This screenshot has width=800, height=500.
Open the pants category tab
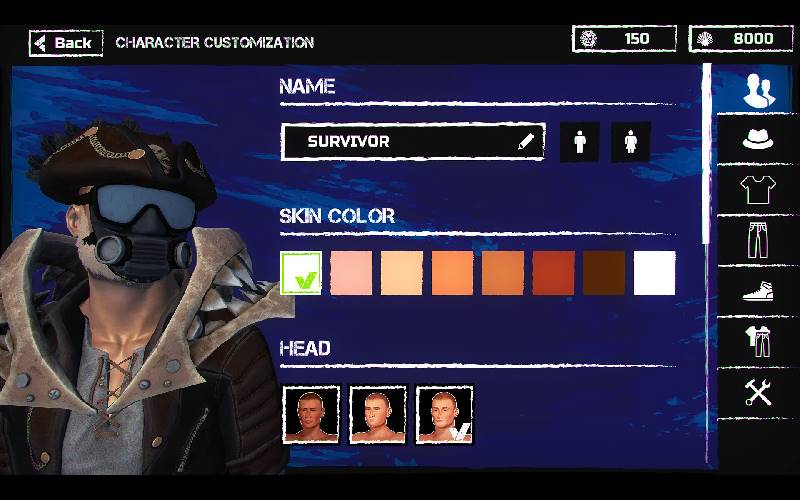758,240
